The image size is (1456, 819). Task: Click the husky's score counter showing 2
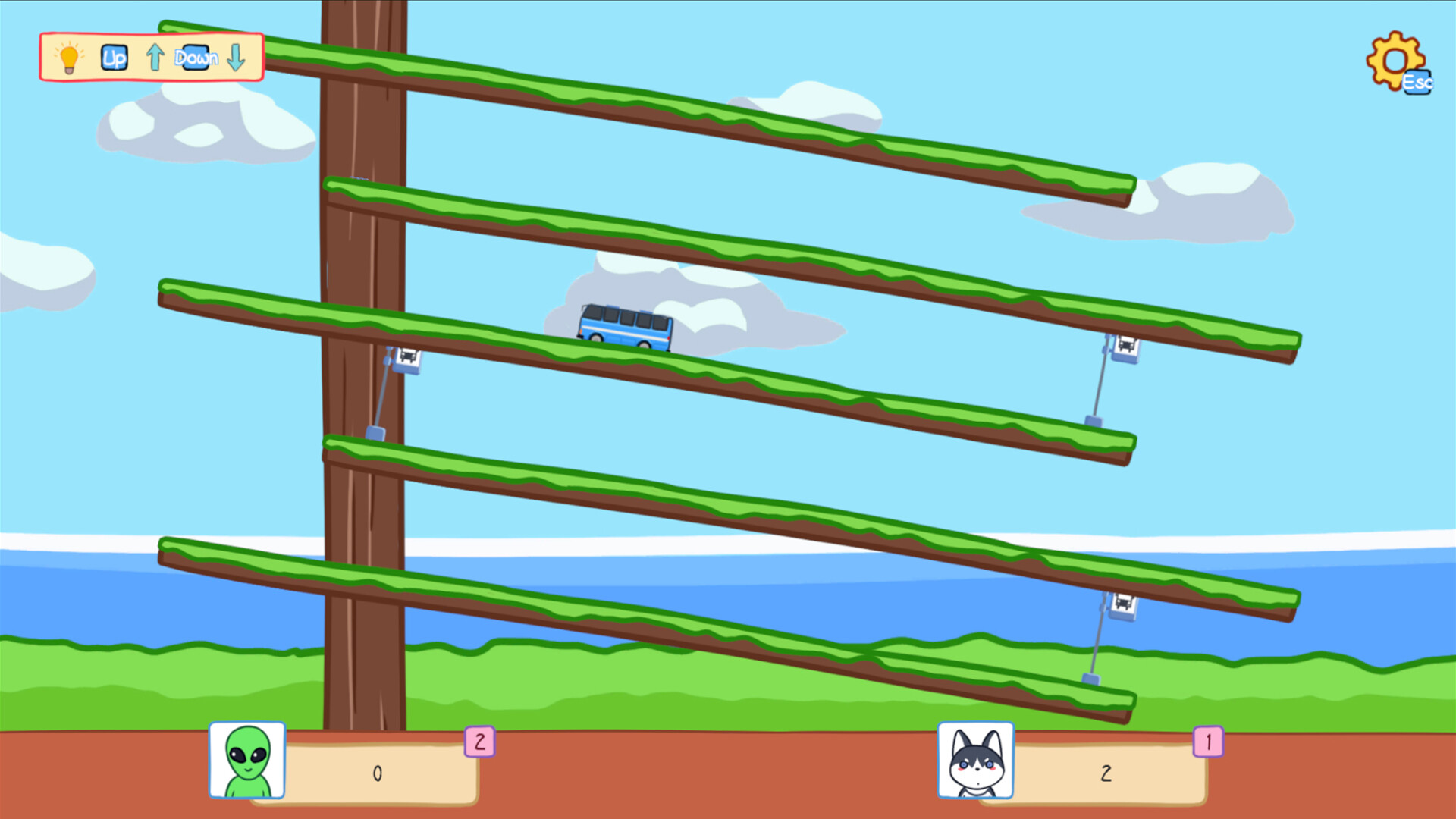tap(1106, 772)
